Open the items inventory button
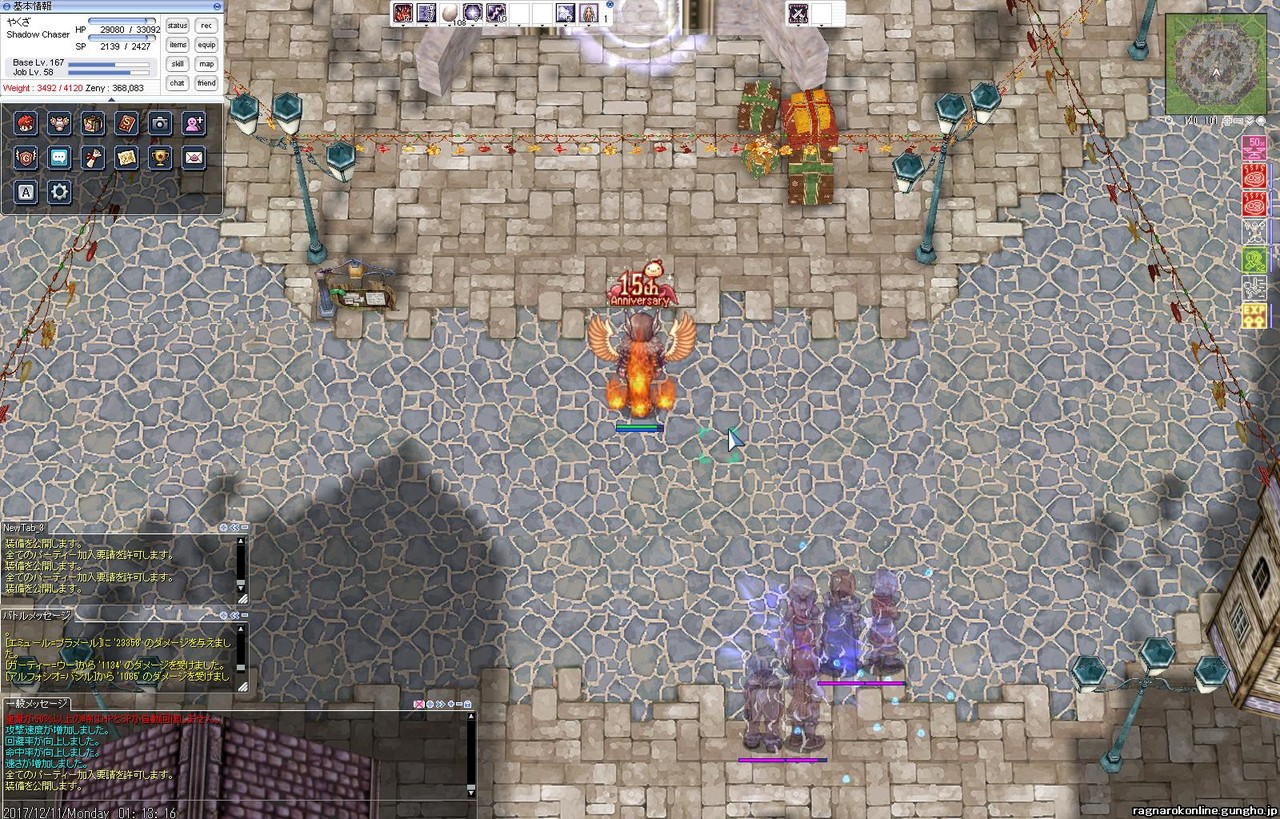 (177, 45)
